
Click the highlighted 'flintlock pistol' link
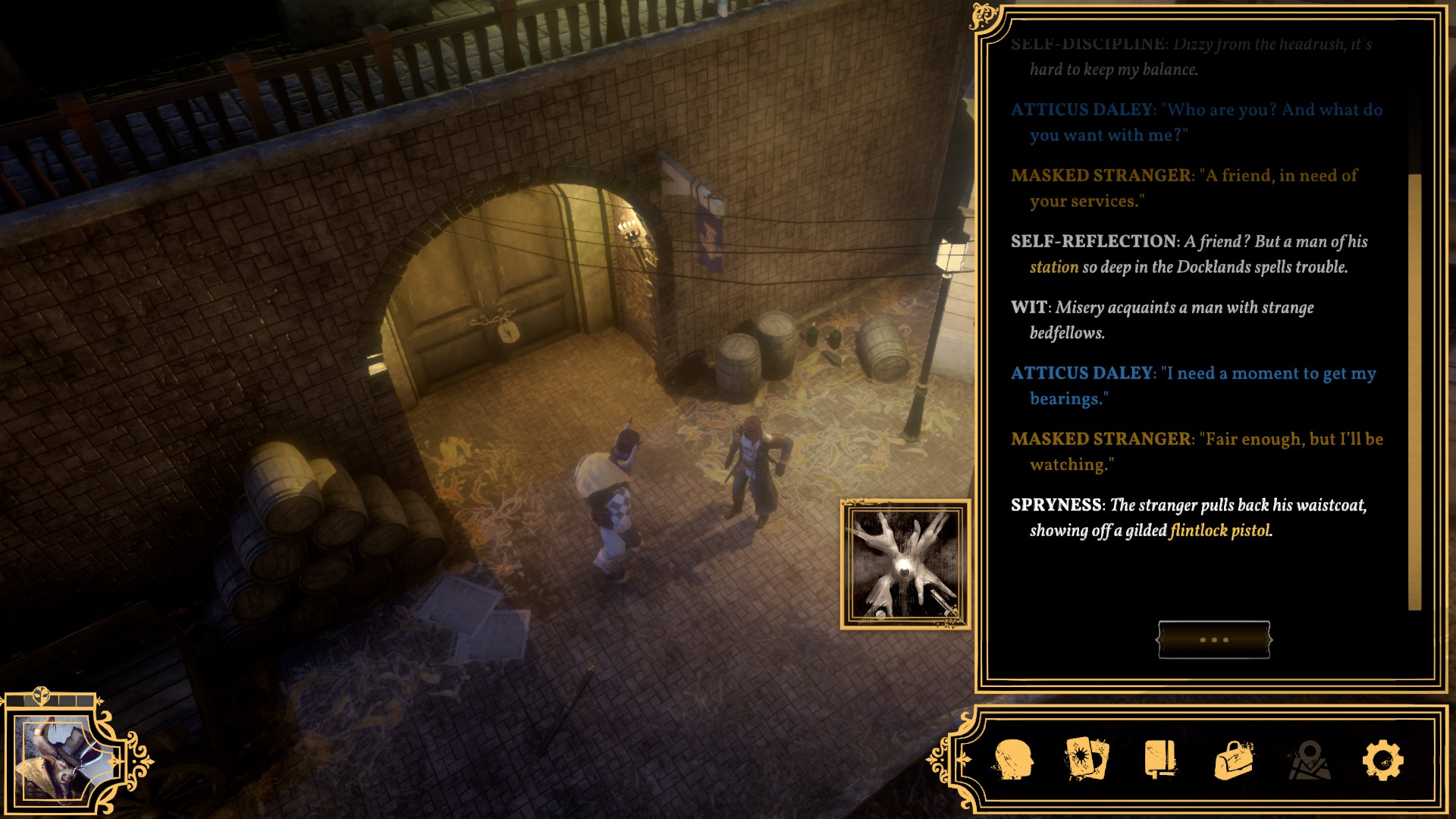(1219, 531)
